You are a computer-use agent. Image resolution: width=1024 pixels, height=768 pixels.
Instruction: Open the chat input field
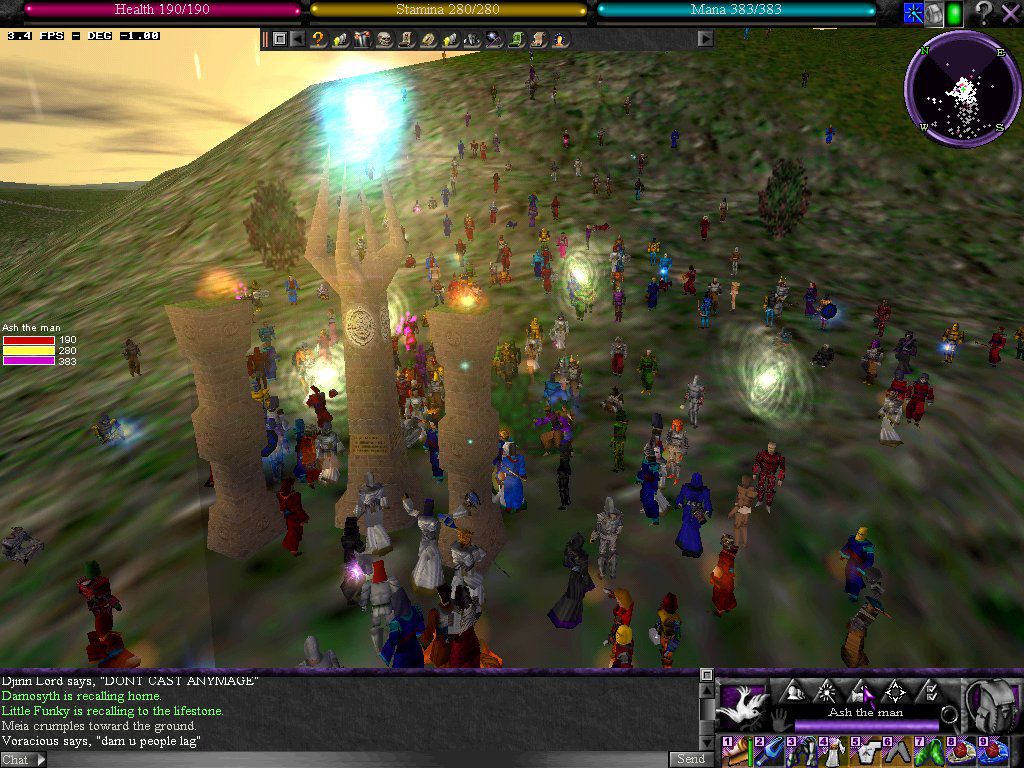coord(350,759)
